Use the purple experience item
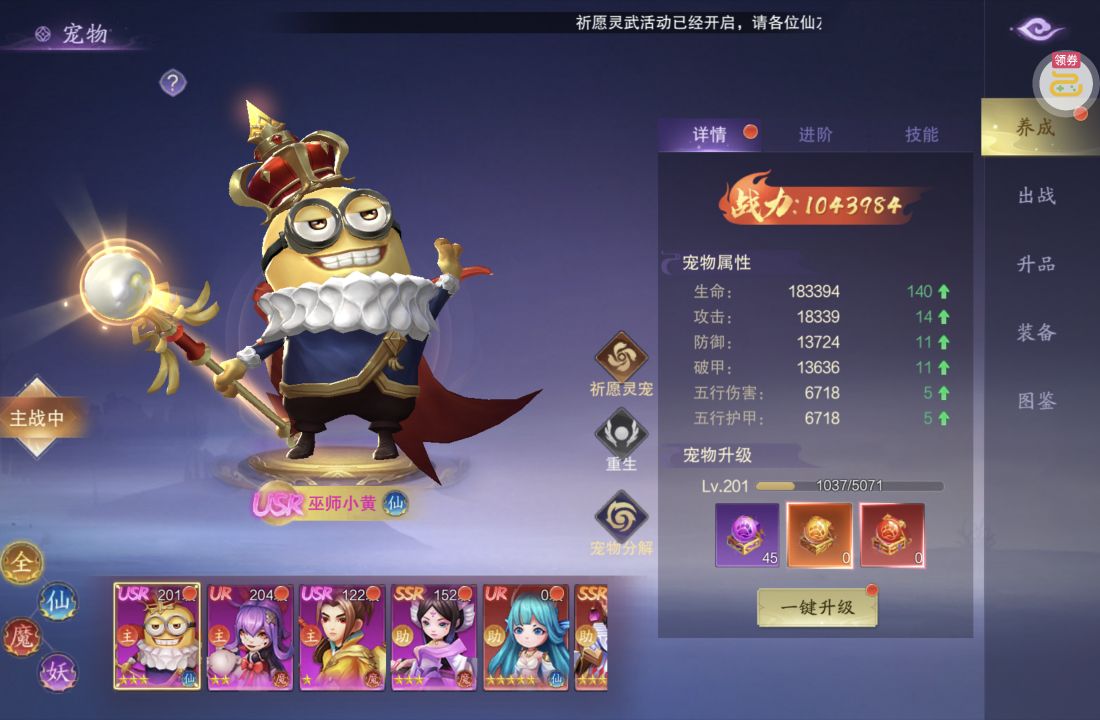The height and width of the screenshot is (720, 1100). click(747, 534)
